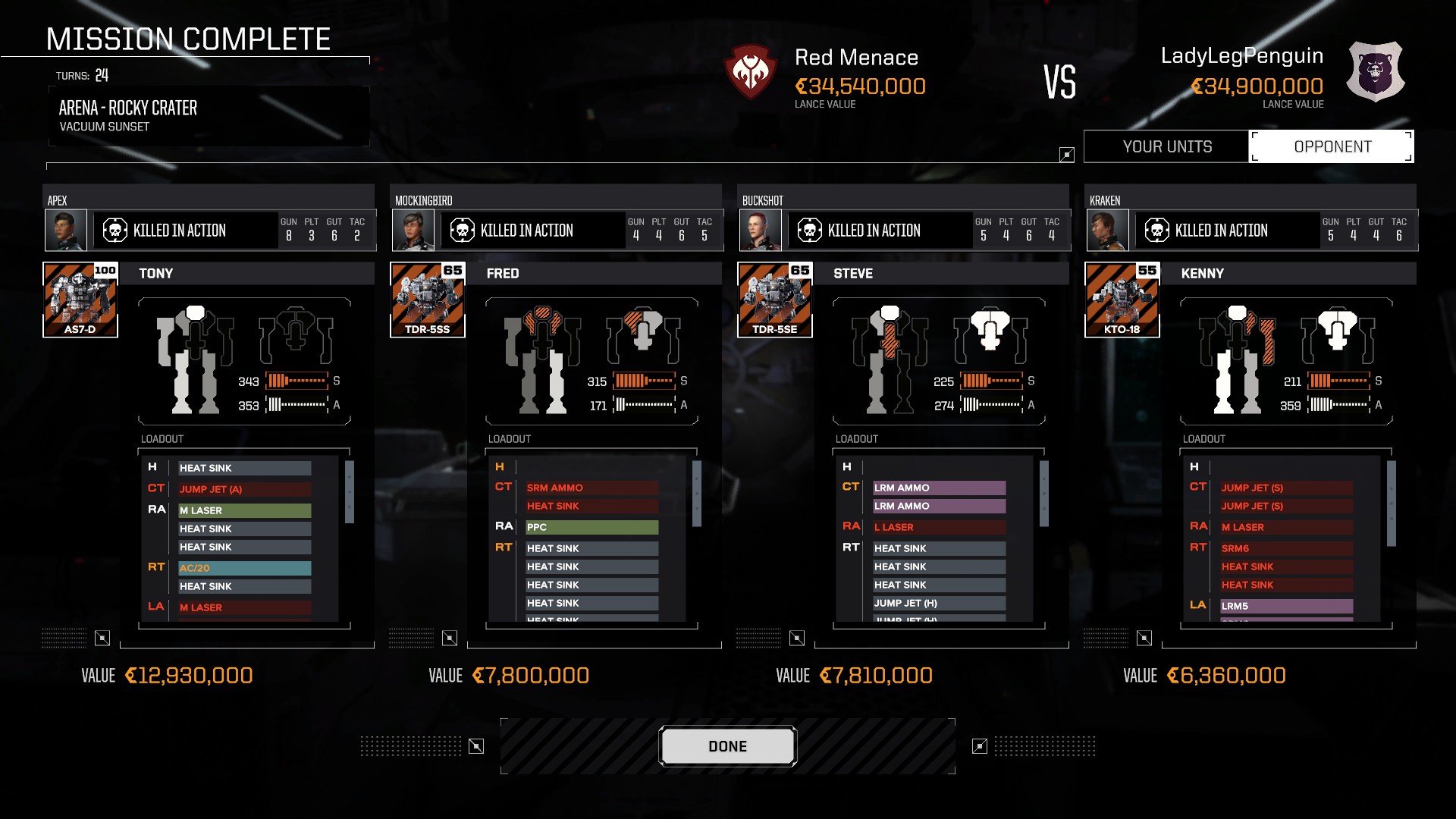Click Apex's pilot portrait
Image resolution: width=1456 pixels, height=819 pixels.
[65, 231]
